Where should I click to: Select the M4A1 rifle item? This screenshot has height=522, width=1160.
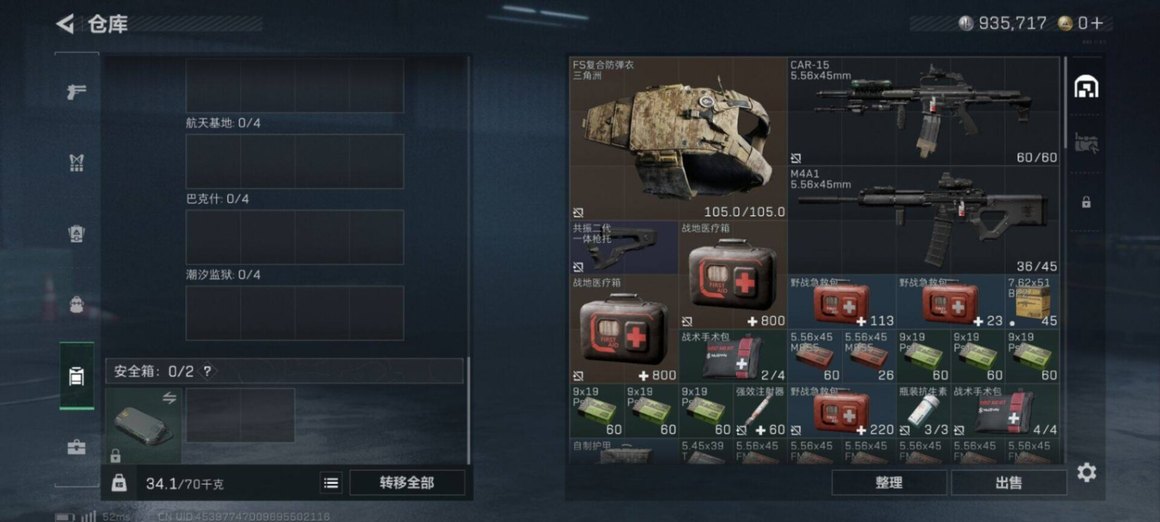point(924,220)
